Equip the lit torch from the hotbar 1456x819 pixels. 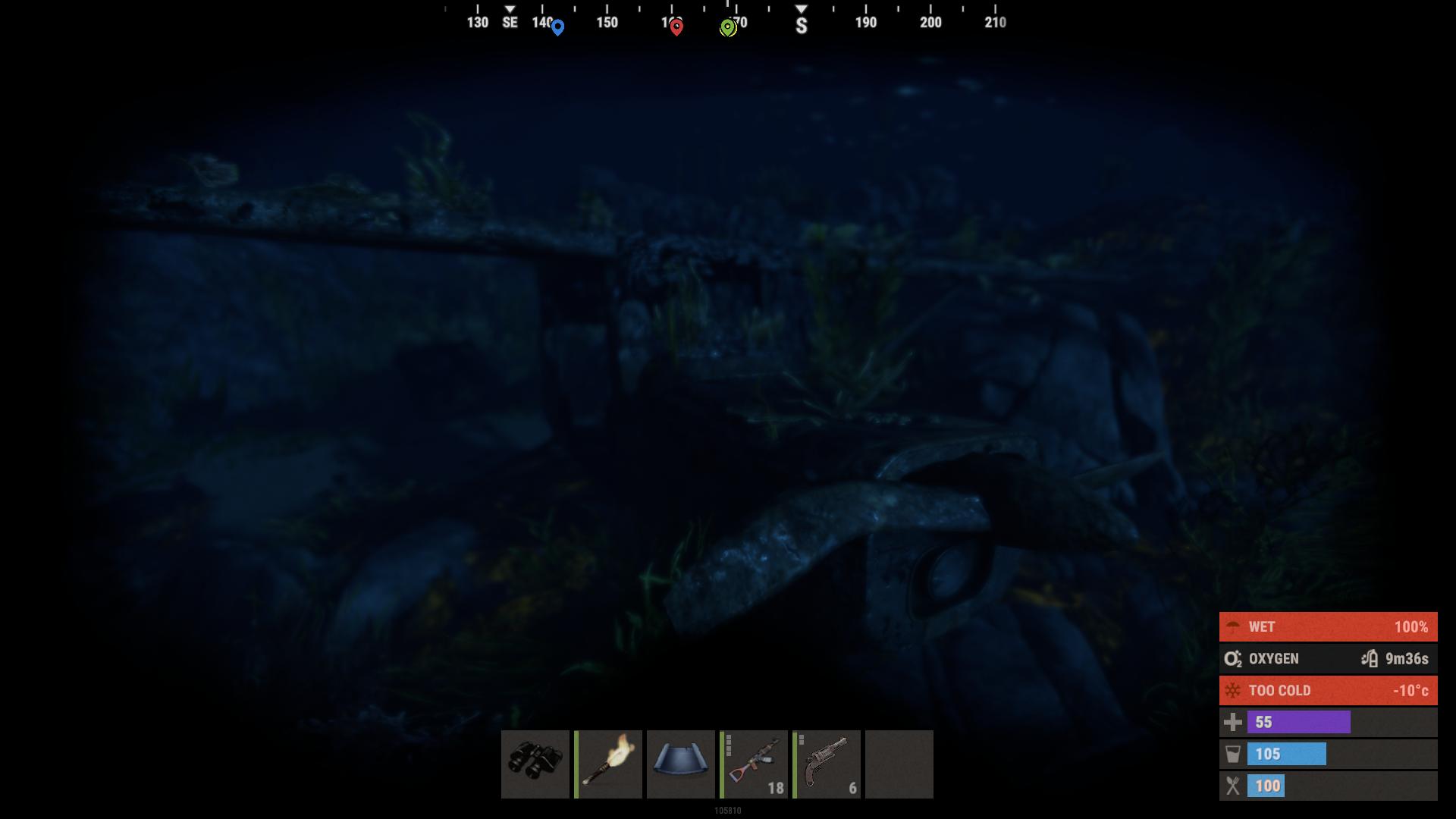tap(607, 764)
